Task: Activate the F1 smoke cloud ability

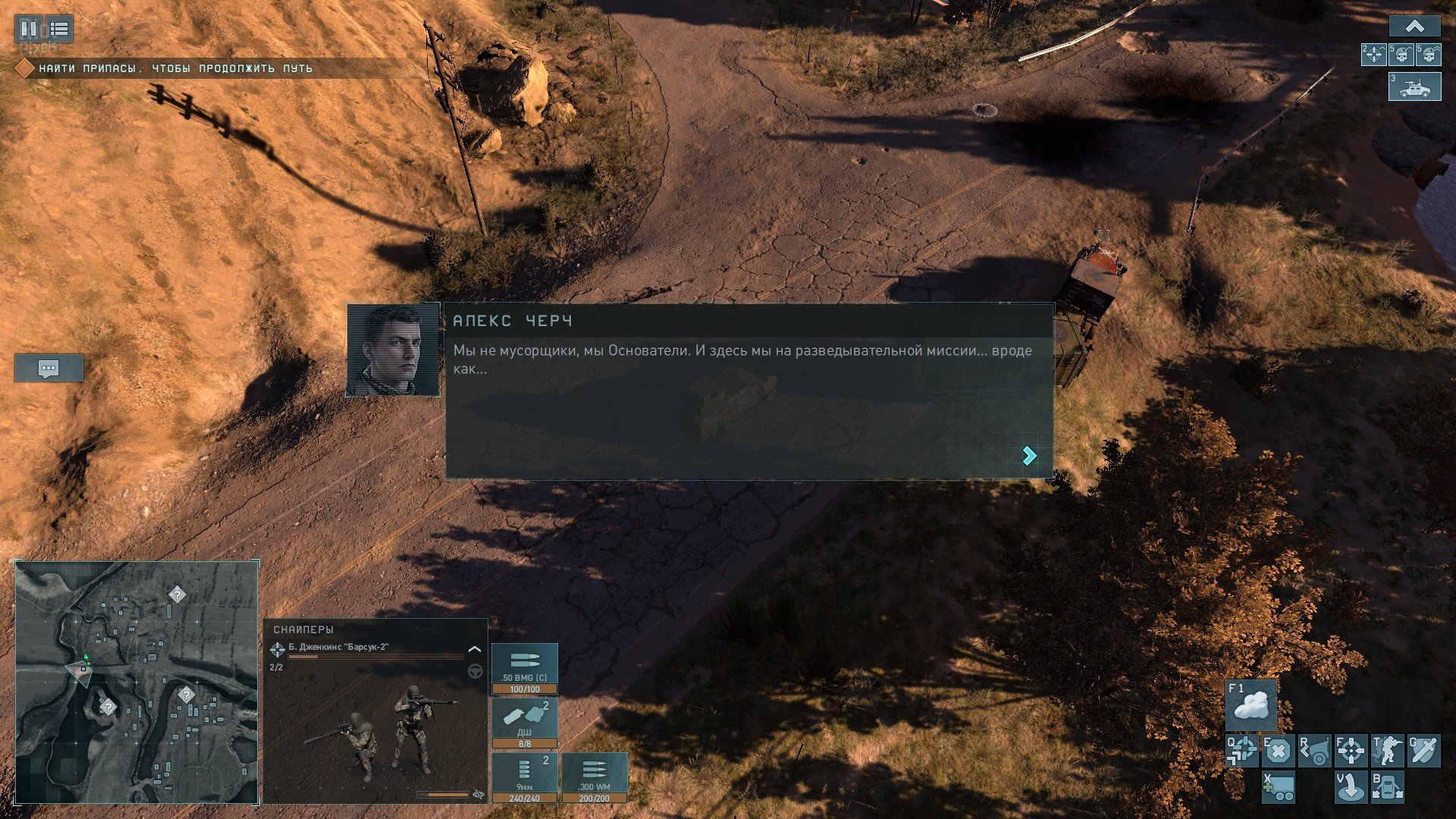Action: coord(1251,705)
